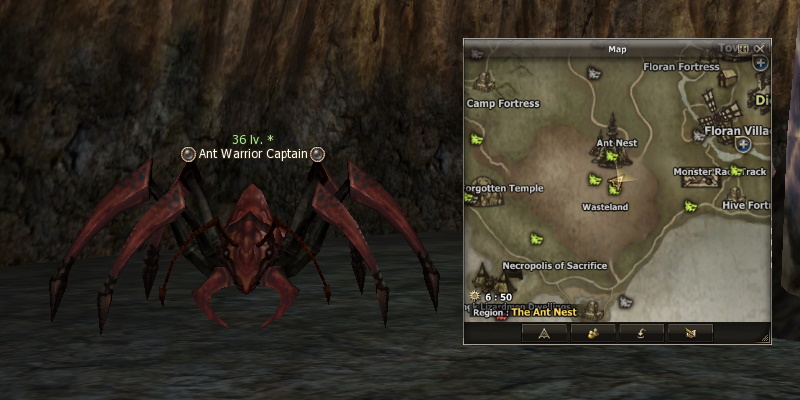Click the Ant Nest location on the map
This screenshot has width=800, height=400.
pos(616,143)
